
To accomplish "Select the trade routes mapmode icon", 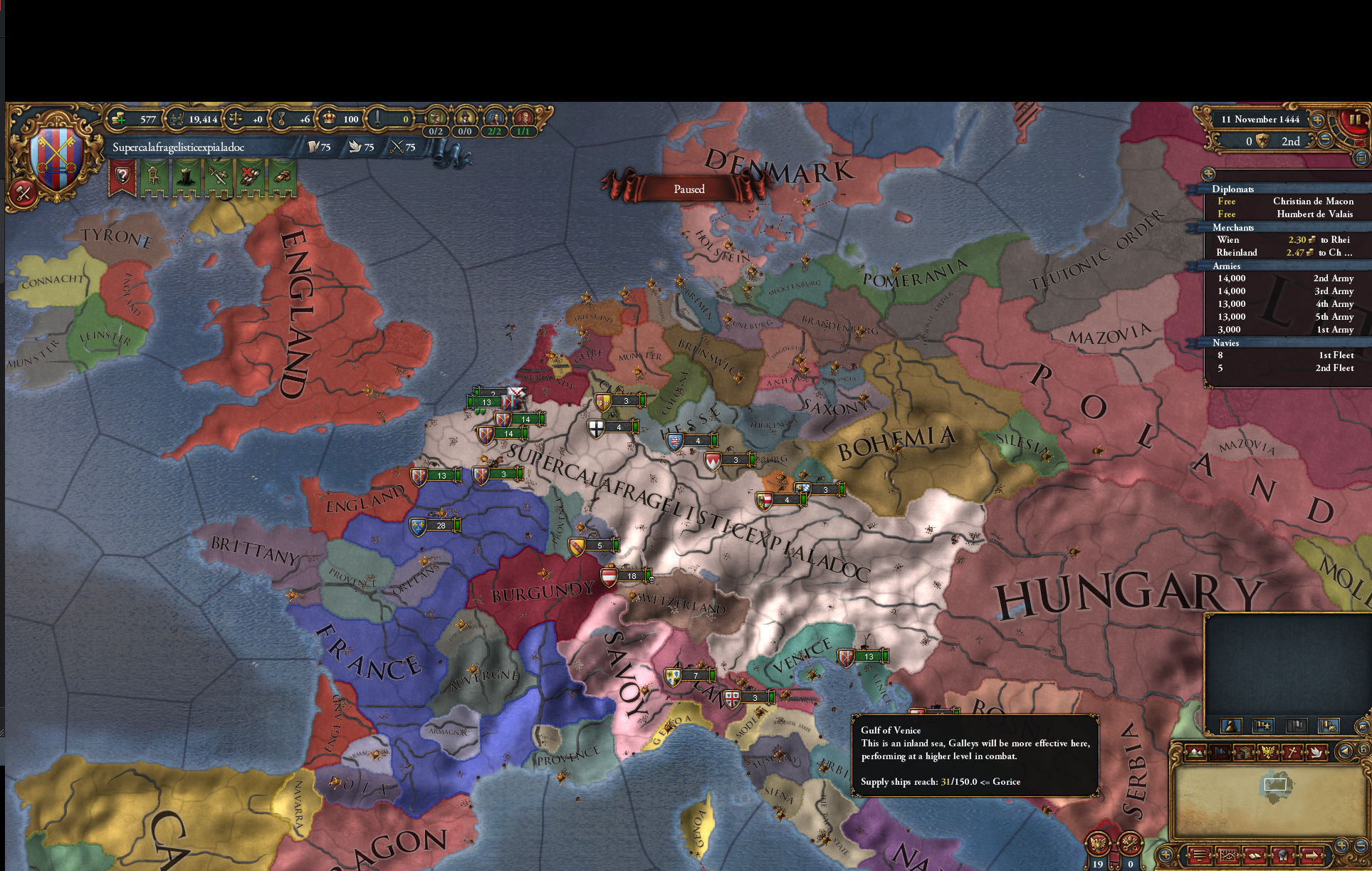I will tap(1243, 752).
